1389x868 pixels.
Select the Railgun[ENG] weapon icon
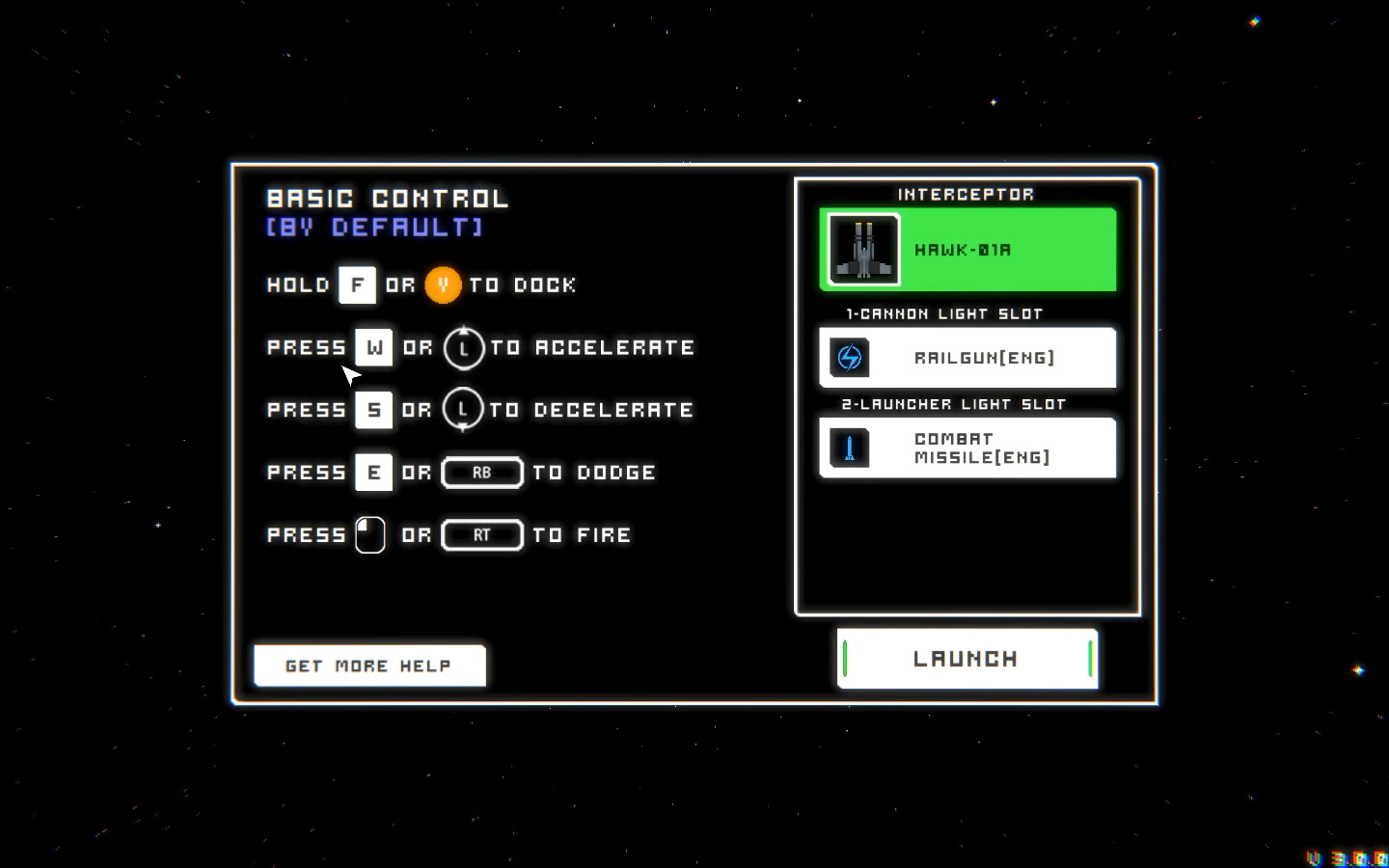[x=848, y=358]
